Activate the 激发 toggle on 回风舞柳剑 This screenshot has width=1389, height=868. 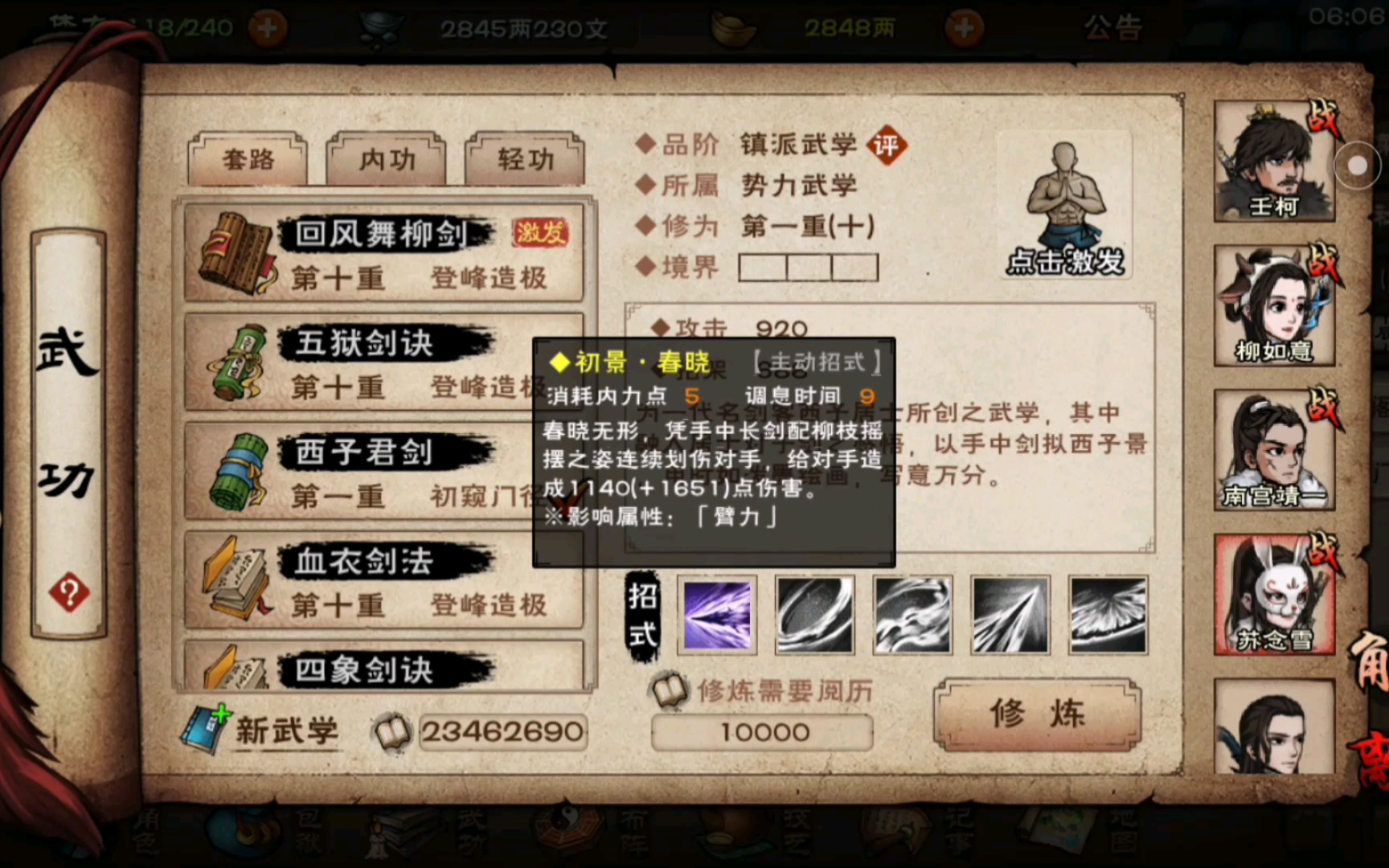click(x=540, y=232)
